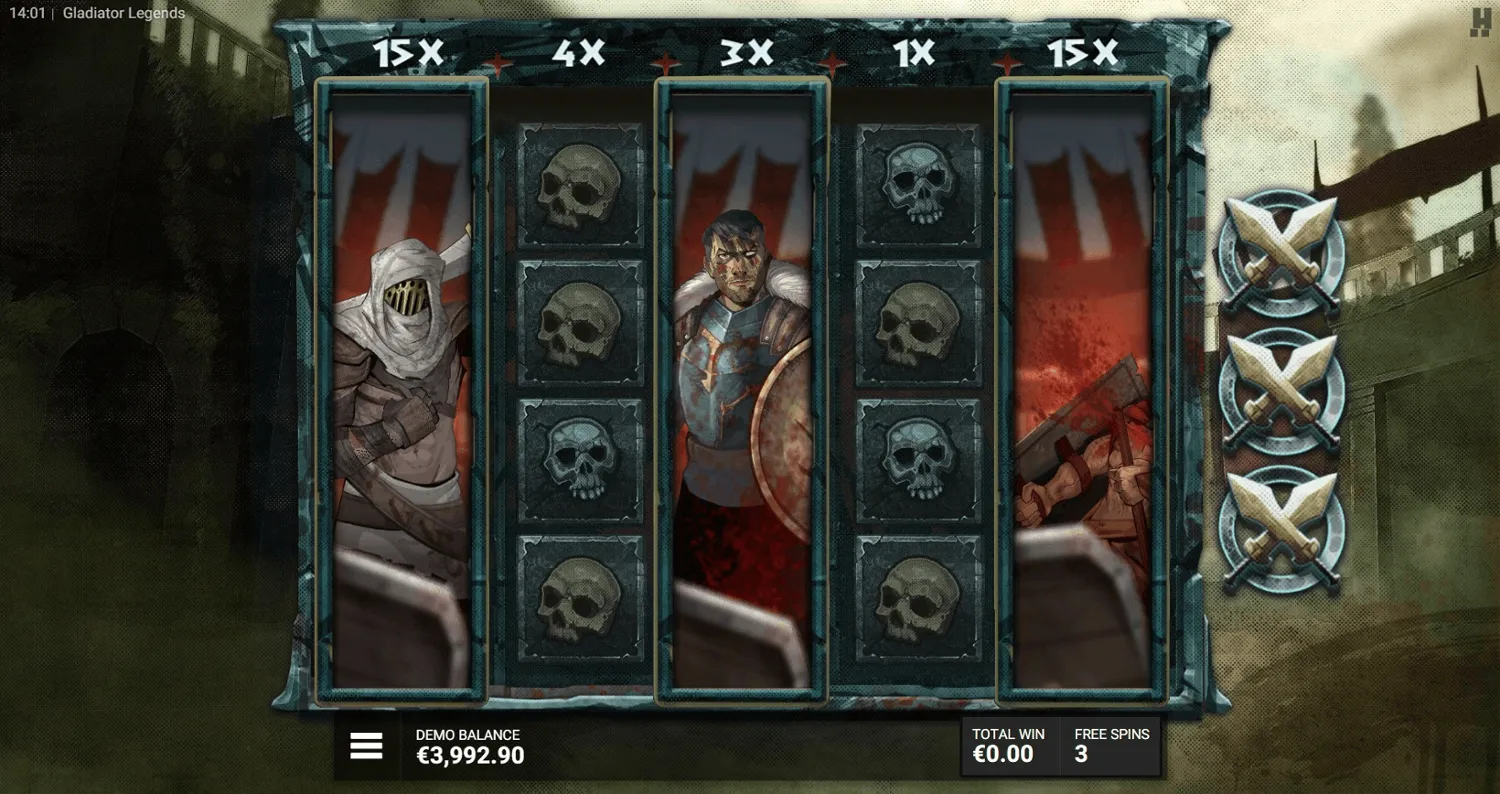Select the 15X multiplier above the first reel
The image size is (1500, 794).
(x=409, y=55)
